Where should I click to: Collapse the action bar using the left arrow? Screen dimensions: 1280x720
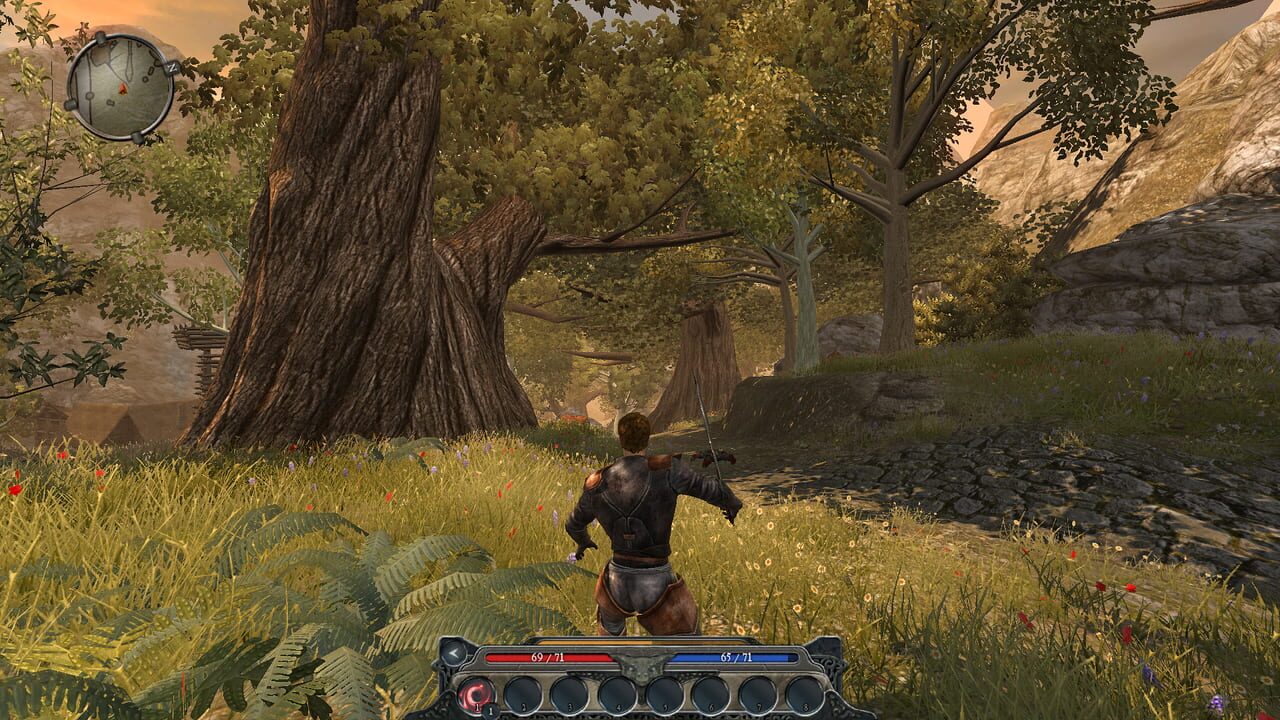coord(454,652)
